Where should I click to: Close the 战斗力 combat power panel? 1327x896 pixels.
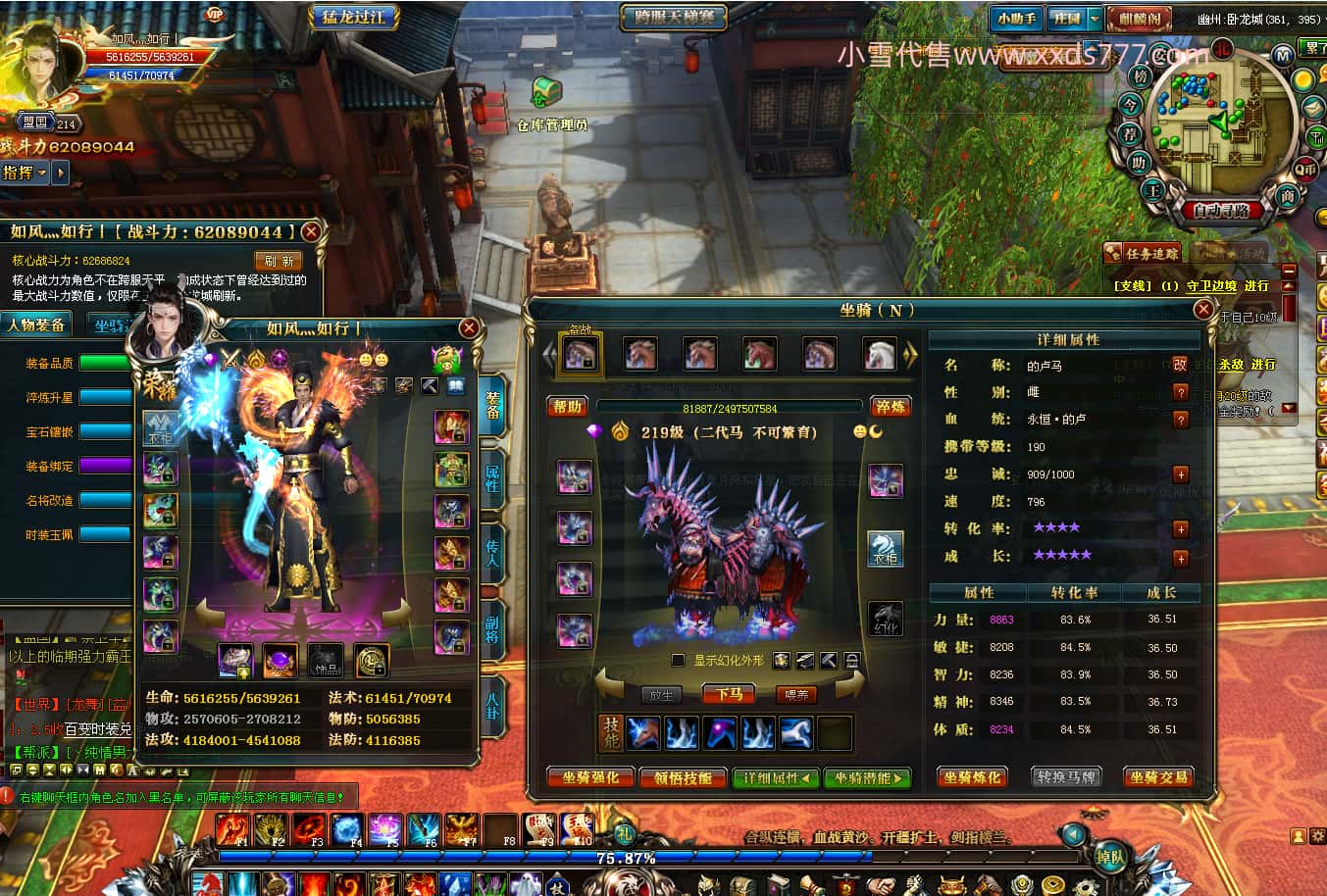pos(311,231)
